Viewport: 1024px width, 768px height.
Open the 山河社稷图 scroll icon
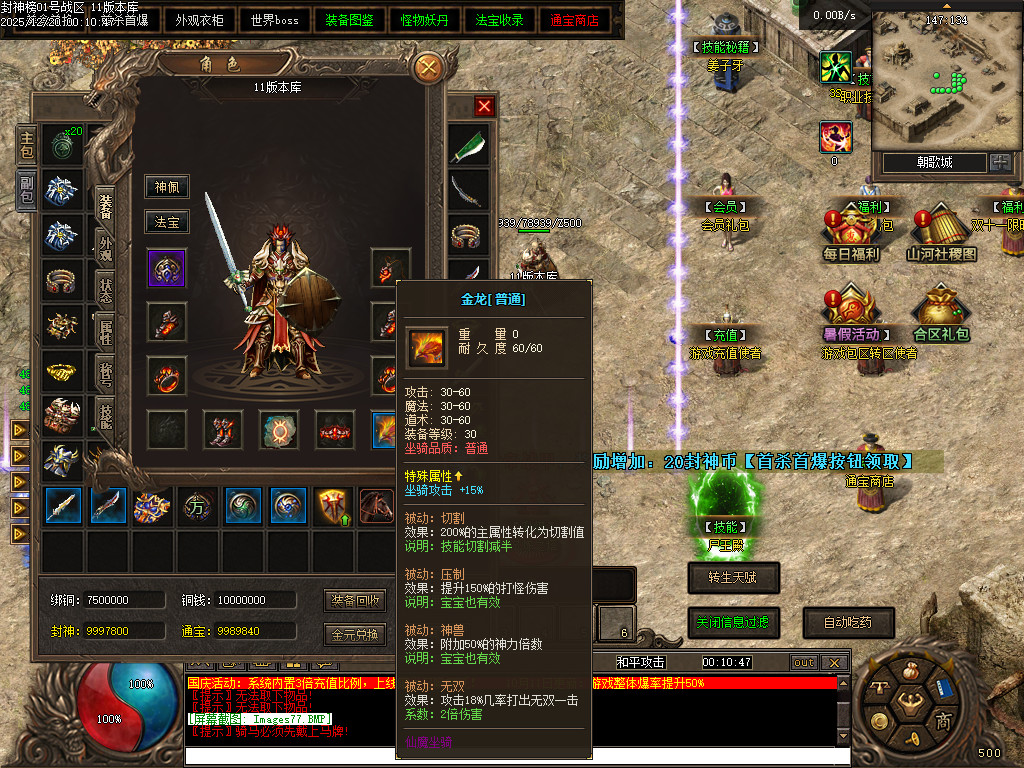click(x=940, y=230)
